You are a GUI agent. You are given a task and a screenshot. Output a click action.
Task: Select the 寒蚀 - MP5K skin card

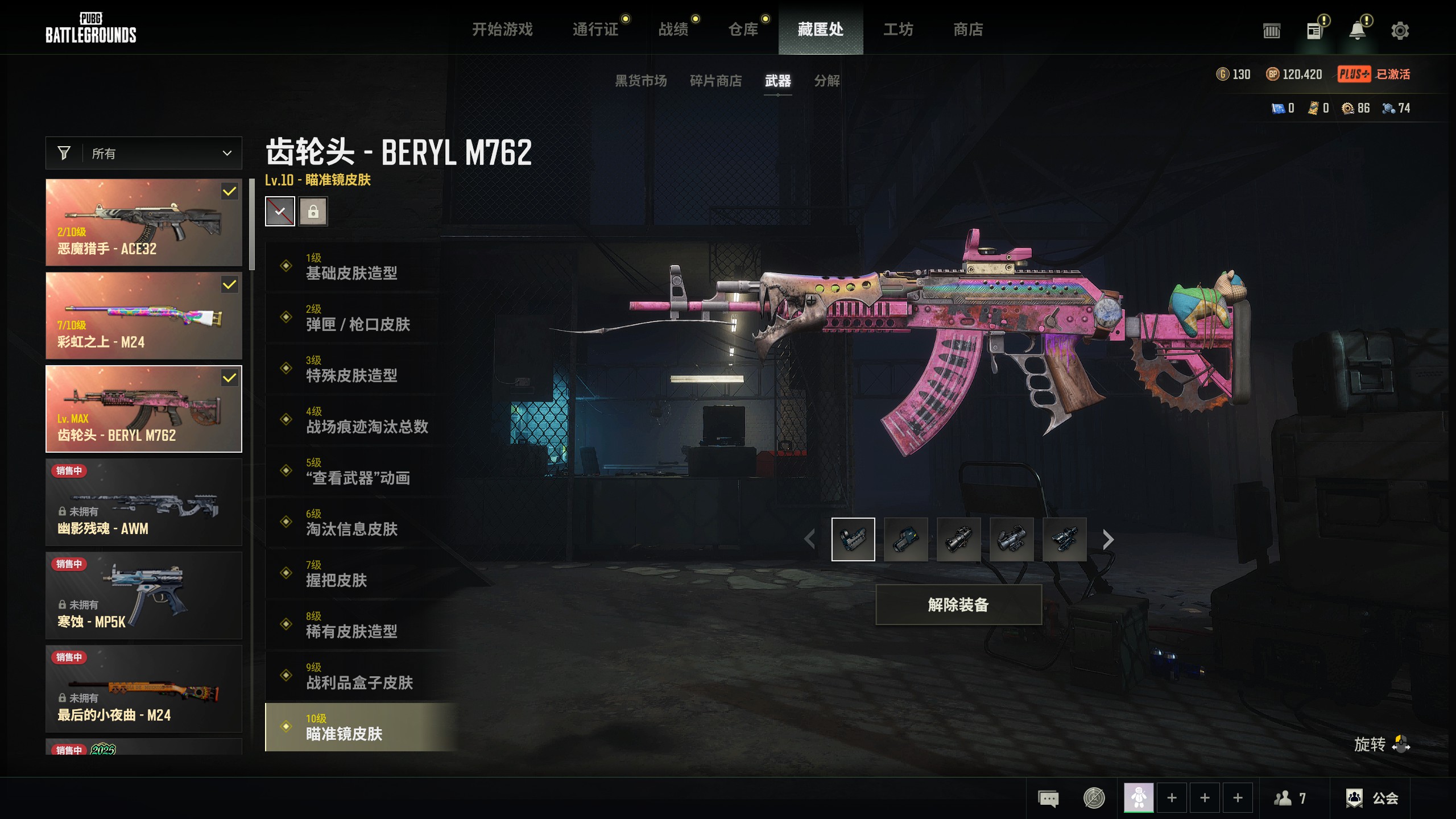point(144,595)
